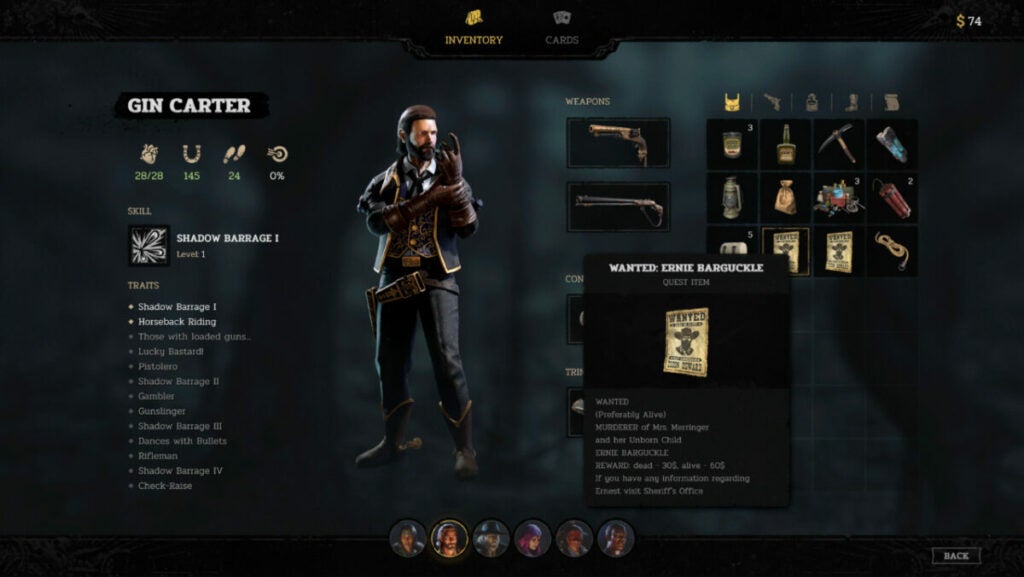This screenshot has width=1024, height=577.
Task: Select the revolver weapon slot
Action: click(618, 142)
